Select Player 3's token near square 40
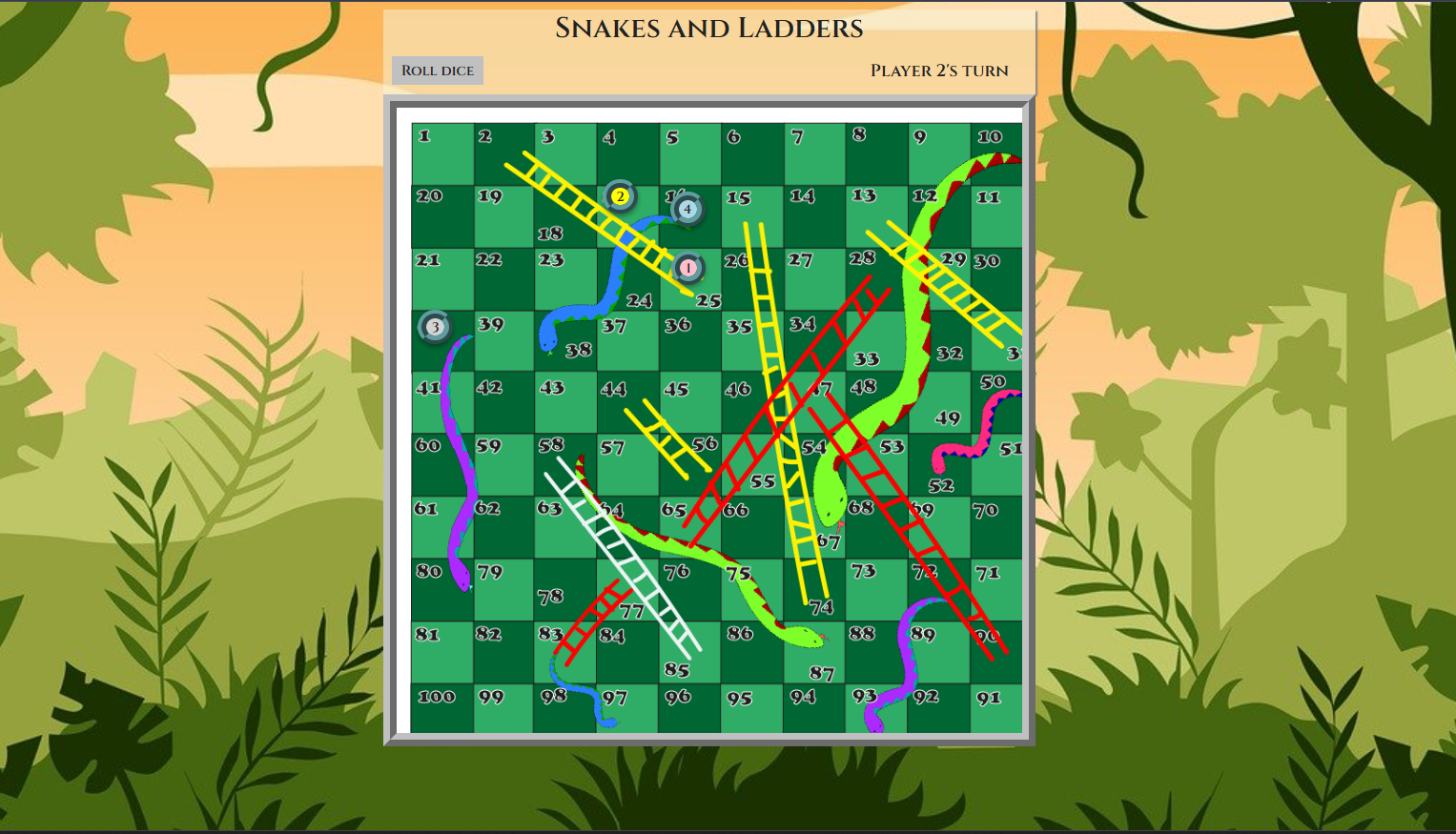1456x834 pixels. (x=435, y=327)
